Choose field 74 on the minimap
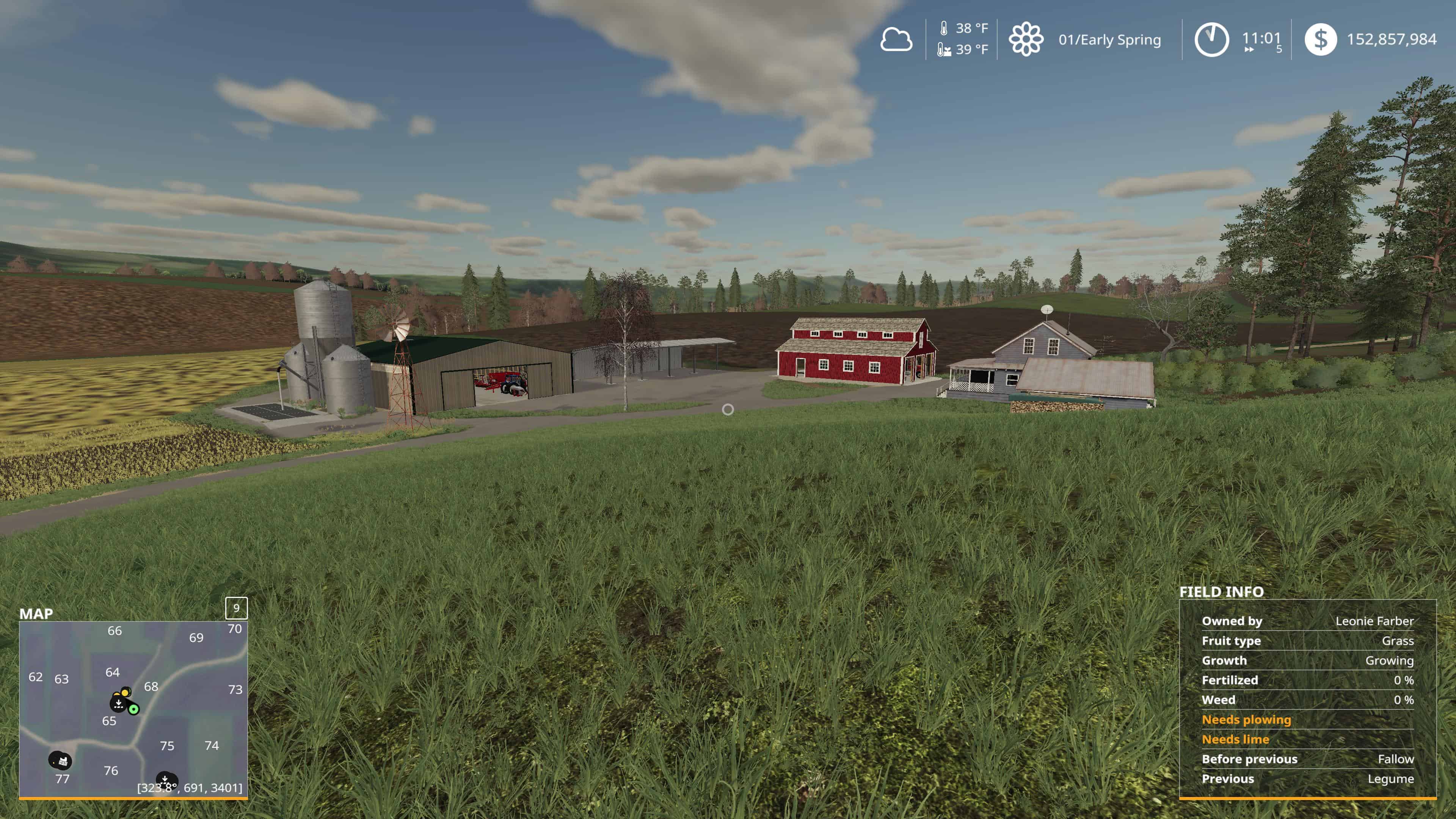 (x=212, y=745)
